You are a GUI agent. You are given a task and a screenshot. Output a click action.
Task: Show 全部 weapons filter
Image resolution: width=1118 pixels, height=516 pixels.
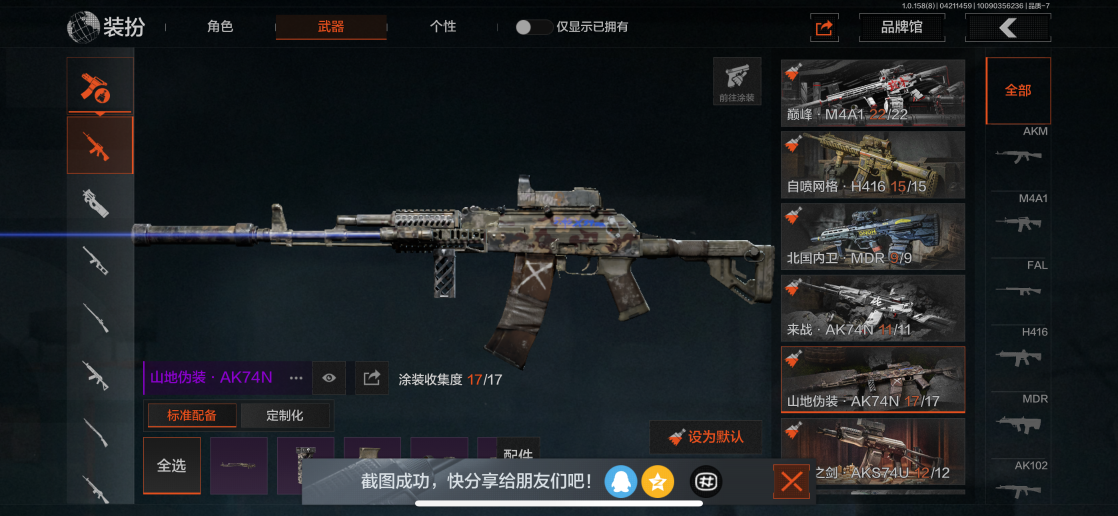(x=1018, y=90)
